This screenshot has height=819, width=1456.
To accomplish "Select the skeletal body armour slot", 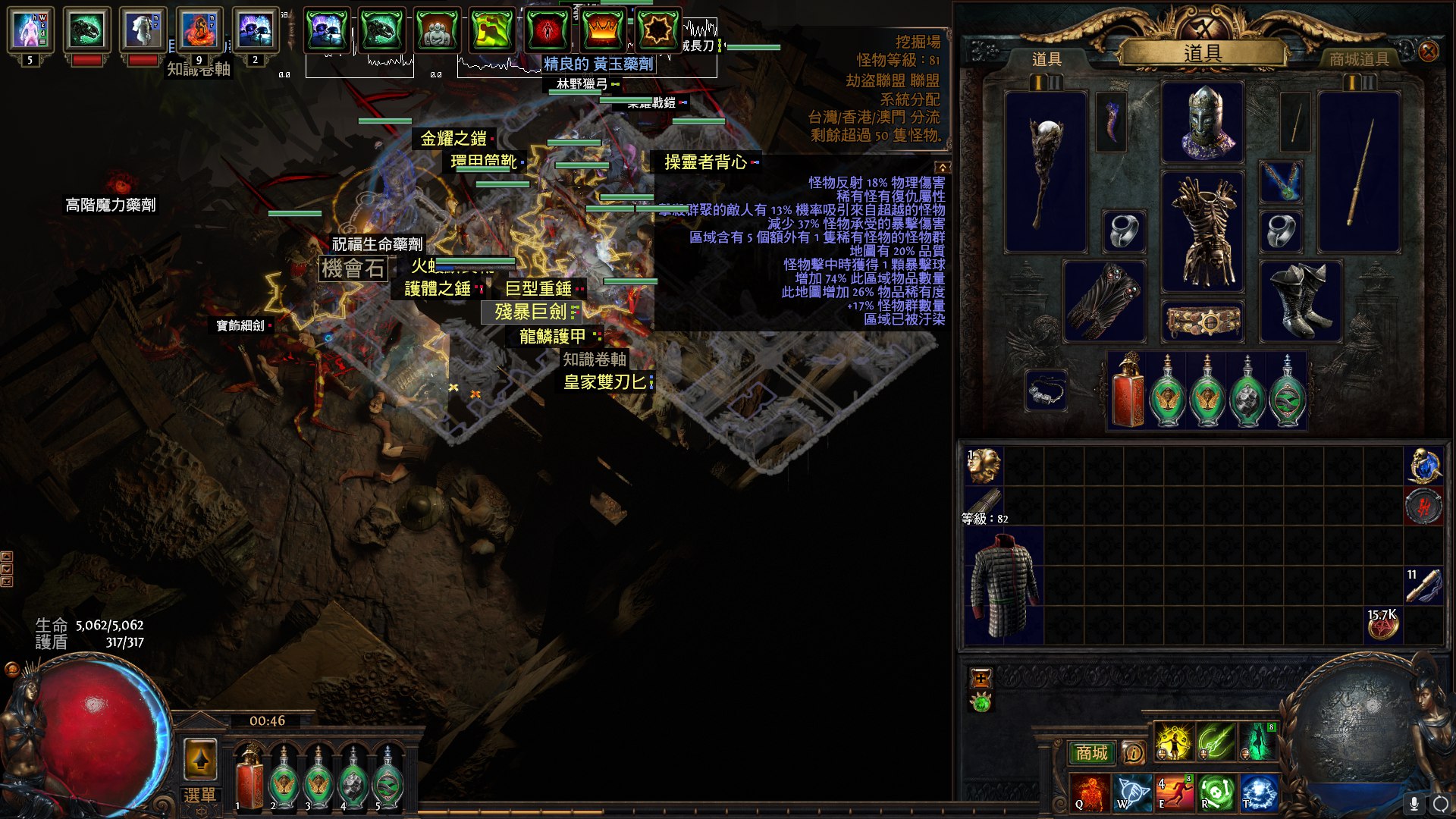I will pos(1203,231).
